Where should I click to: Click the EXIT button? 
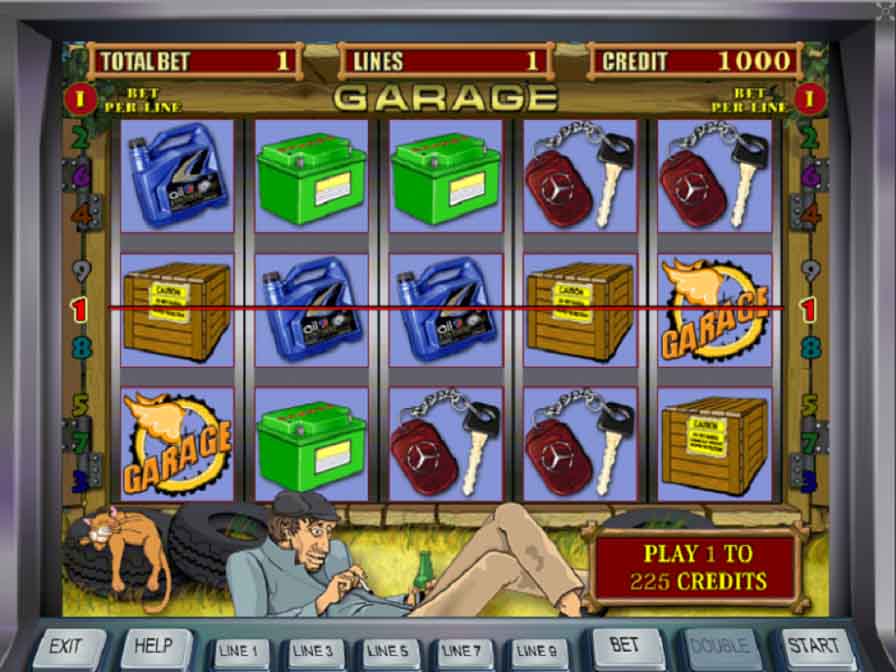pos(68,649)
